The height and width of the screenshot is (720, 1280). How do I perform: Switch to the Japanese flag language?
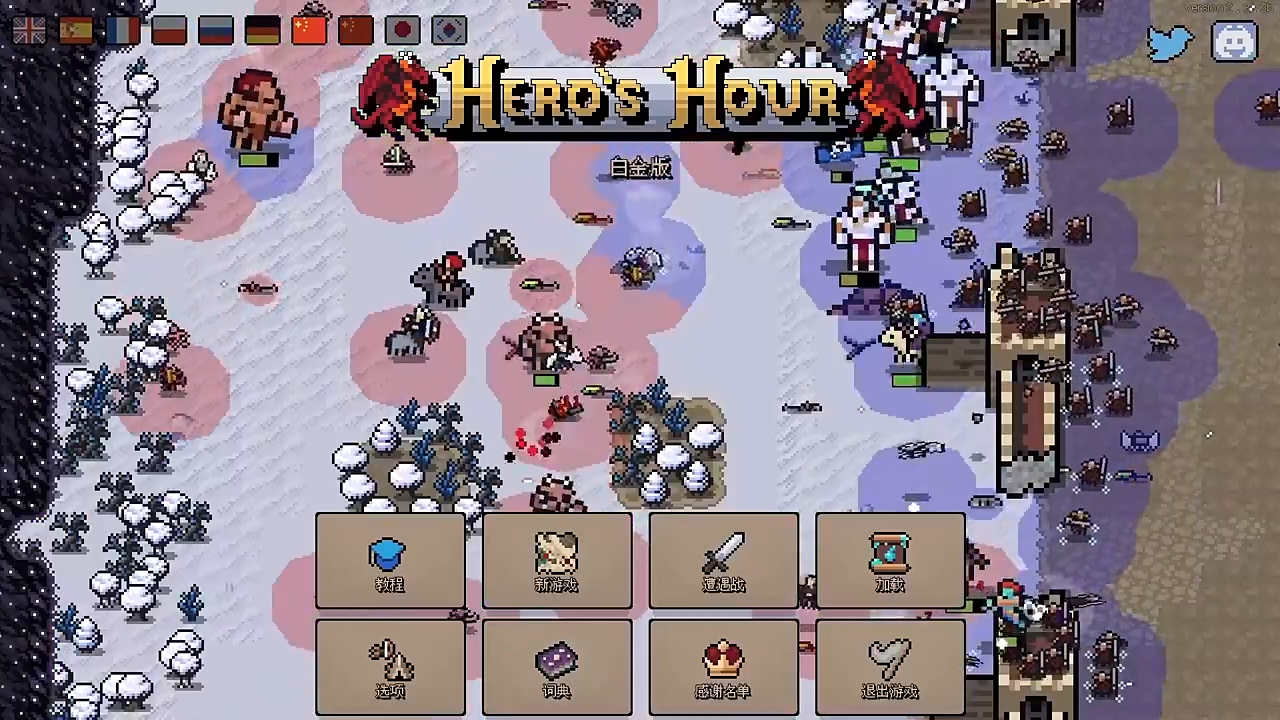[x=403, y=31]
